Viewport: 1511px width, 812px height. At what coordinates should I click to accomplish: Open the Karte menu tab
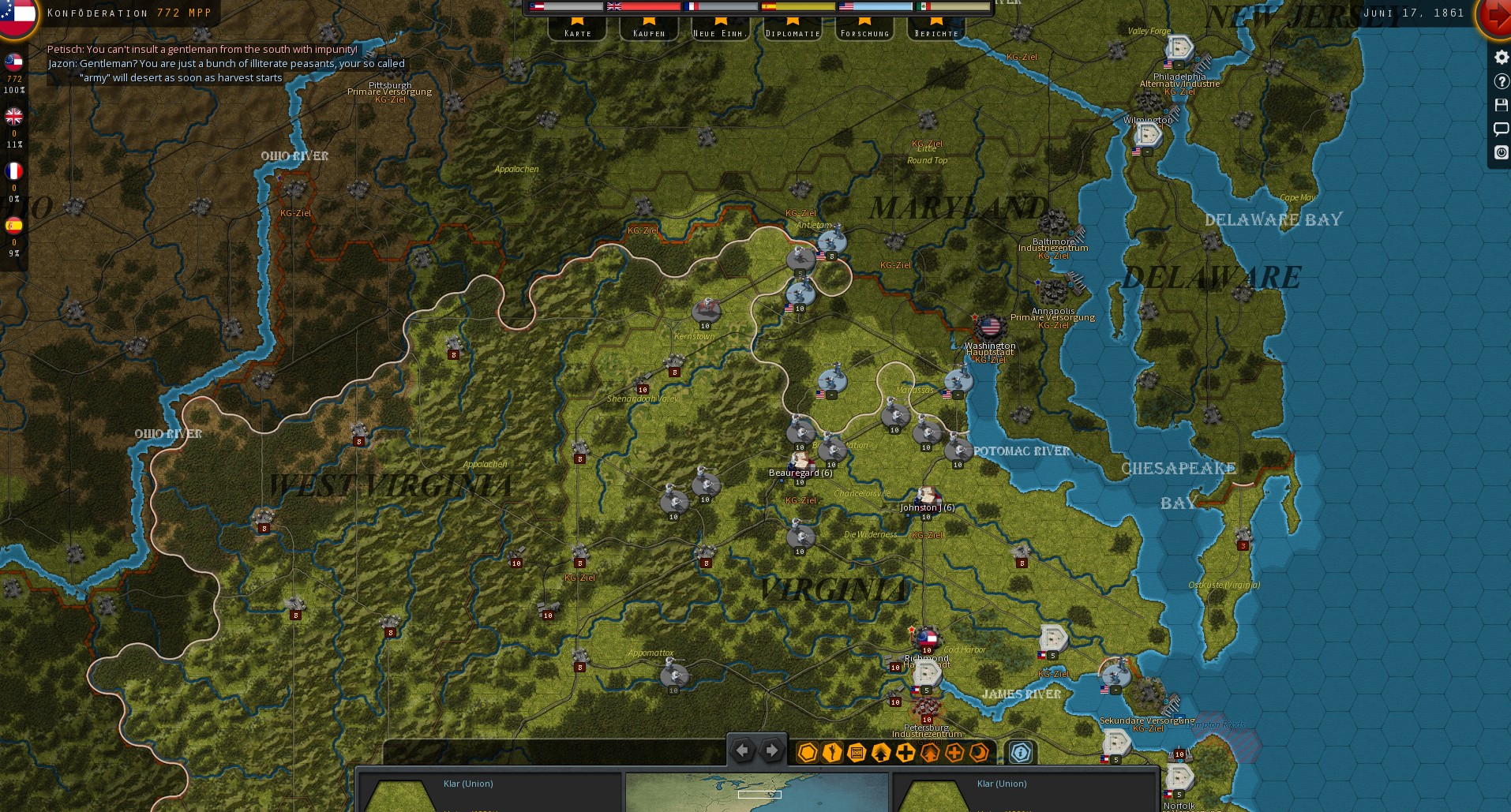click(577, 29)
